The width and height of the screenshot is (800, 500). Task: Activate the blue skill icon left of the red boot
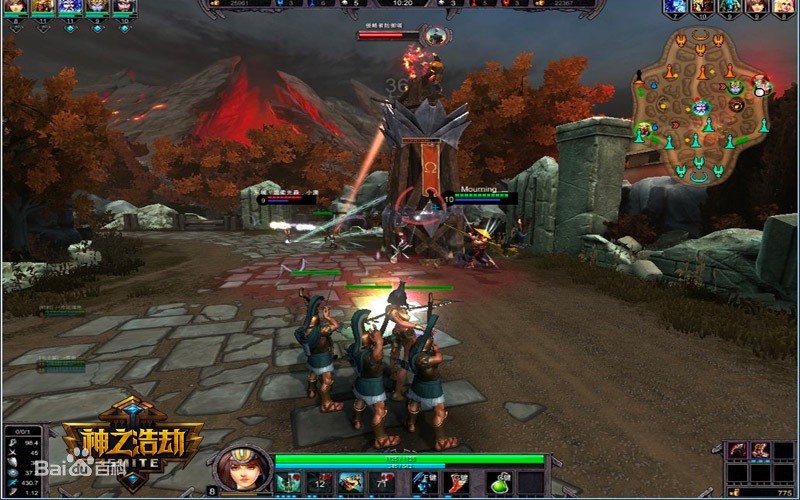(424, 483)
